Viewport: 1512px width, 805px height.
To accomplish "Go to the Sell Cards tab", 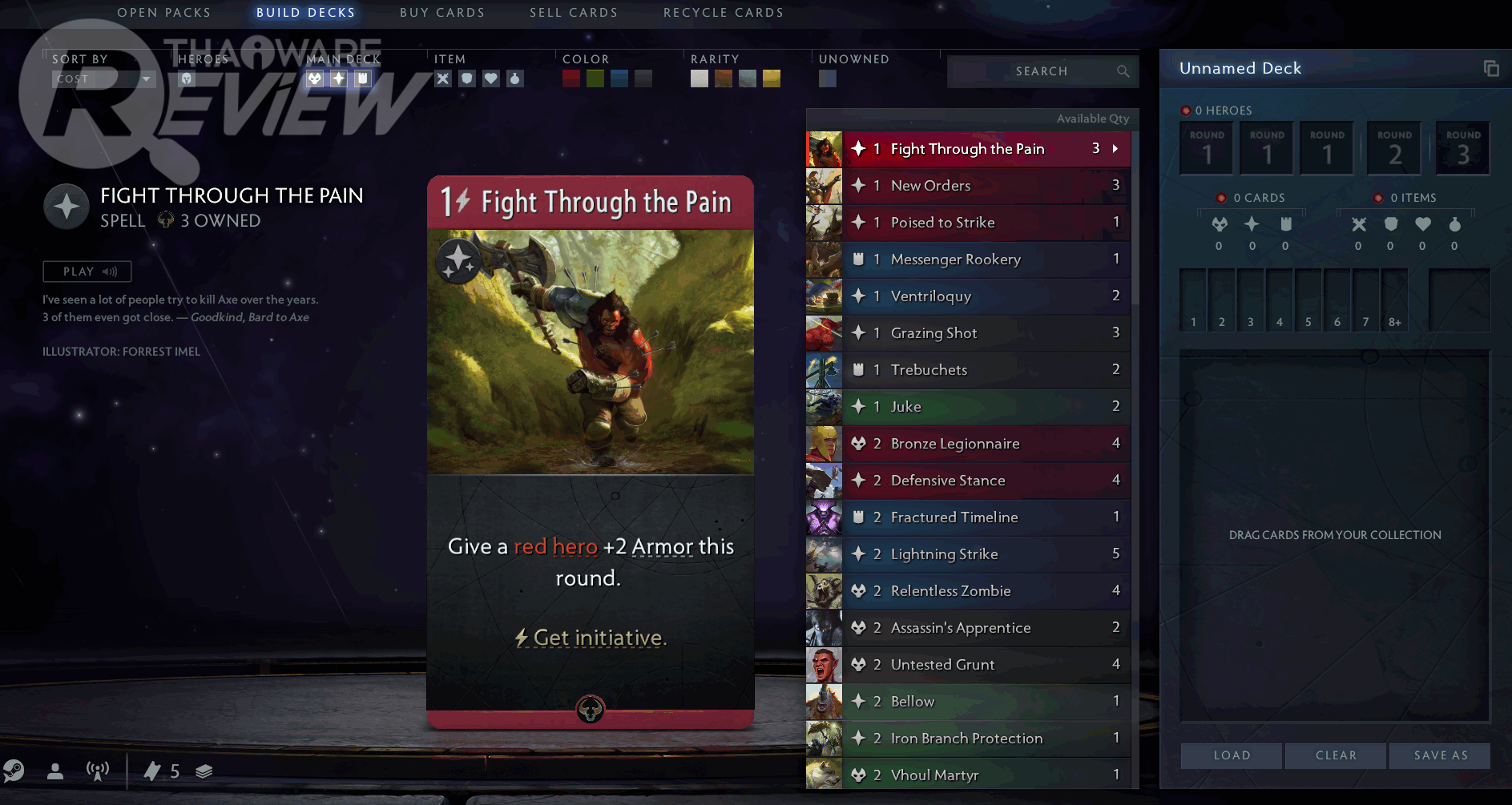I will [x=574, y=13].
